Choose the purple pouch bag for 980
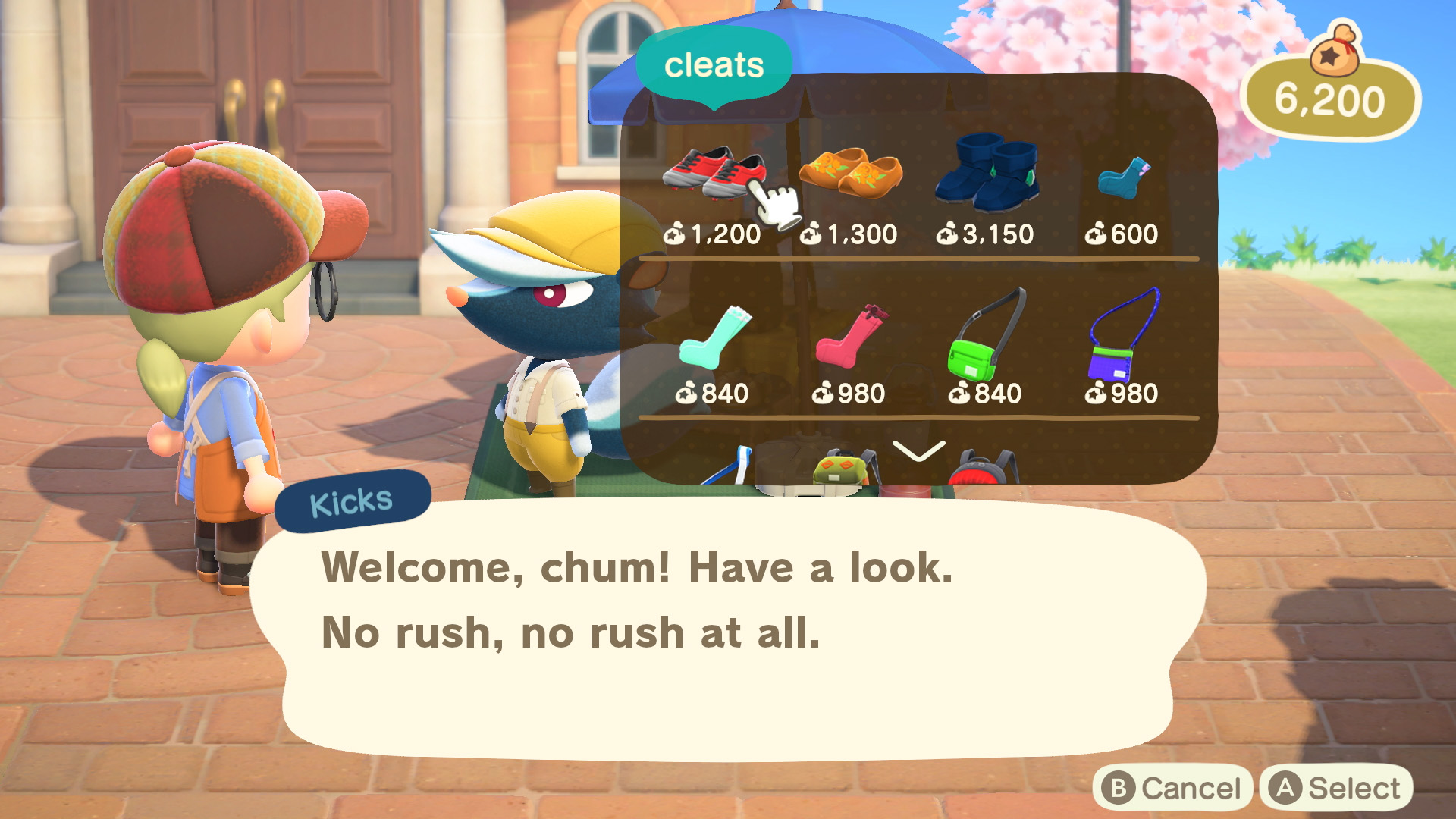 tap(1122, 338)
